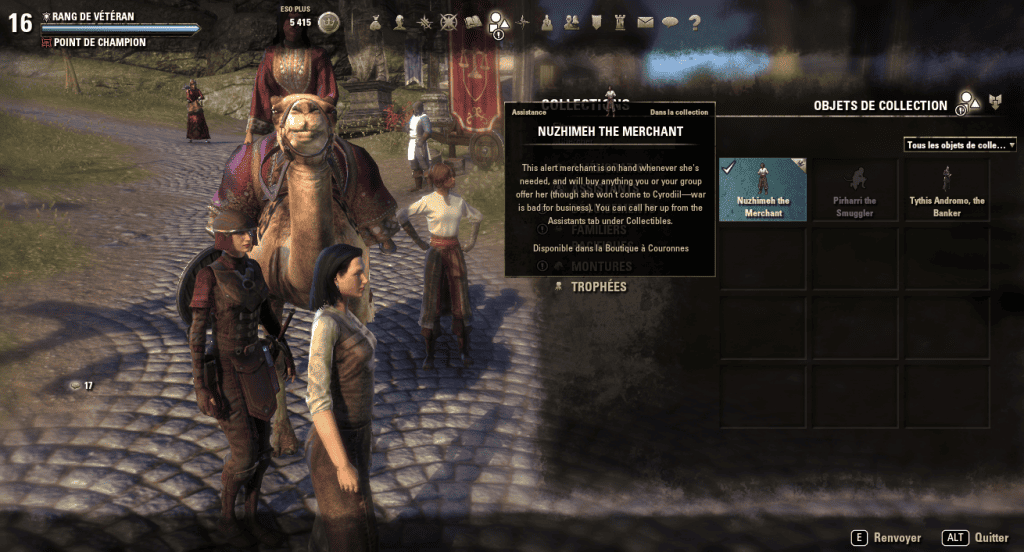Select Nuzhimeh the Merchant collectible
Viewport: 1024px width, 552px height.
tap(763, 190)
